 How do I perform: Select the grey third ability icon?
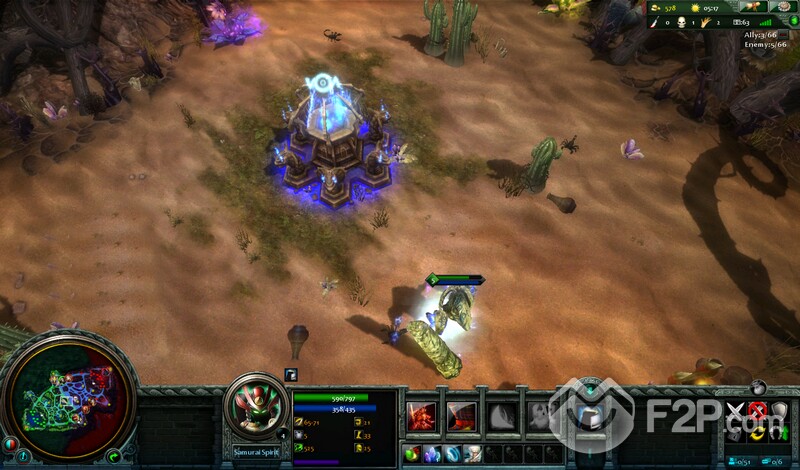501,415
